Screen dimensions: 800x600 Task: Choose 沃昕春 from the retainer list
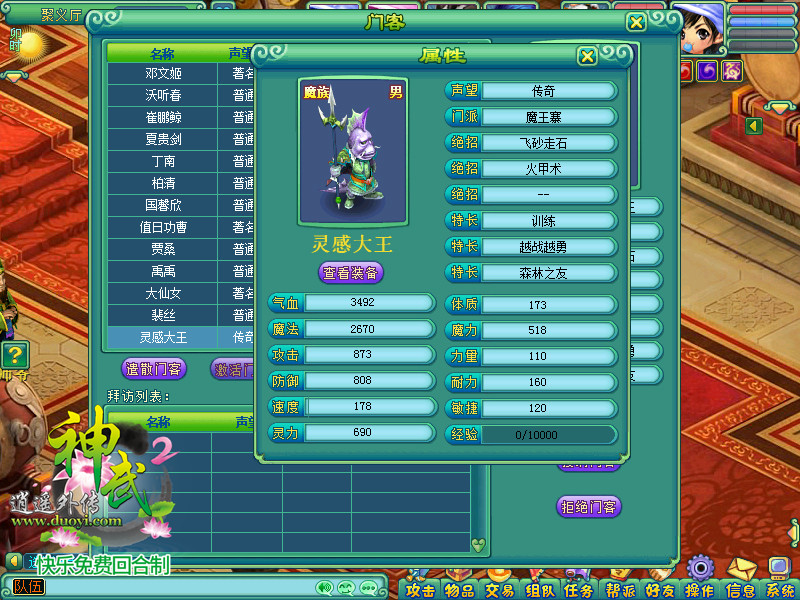[x=162, y=96]
